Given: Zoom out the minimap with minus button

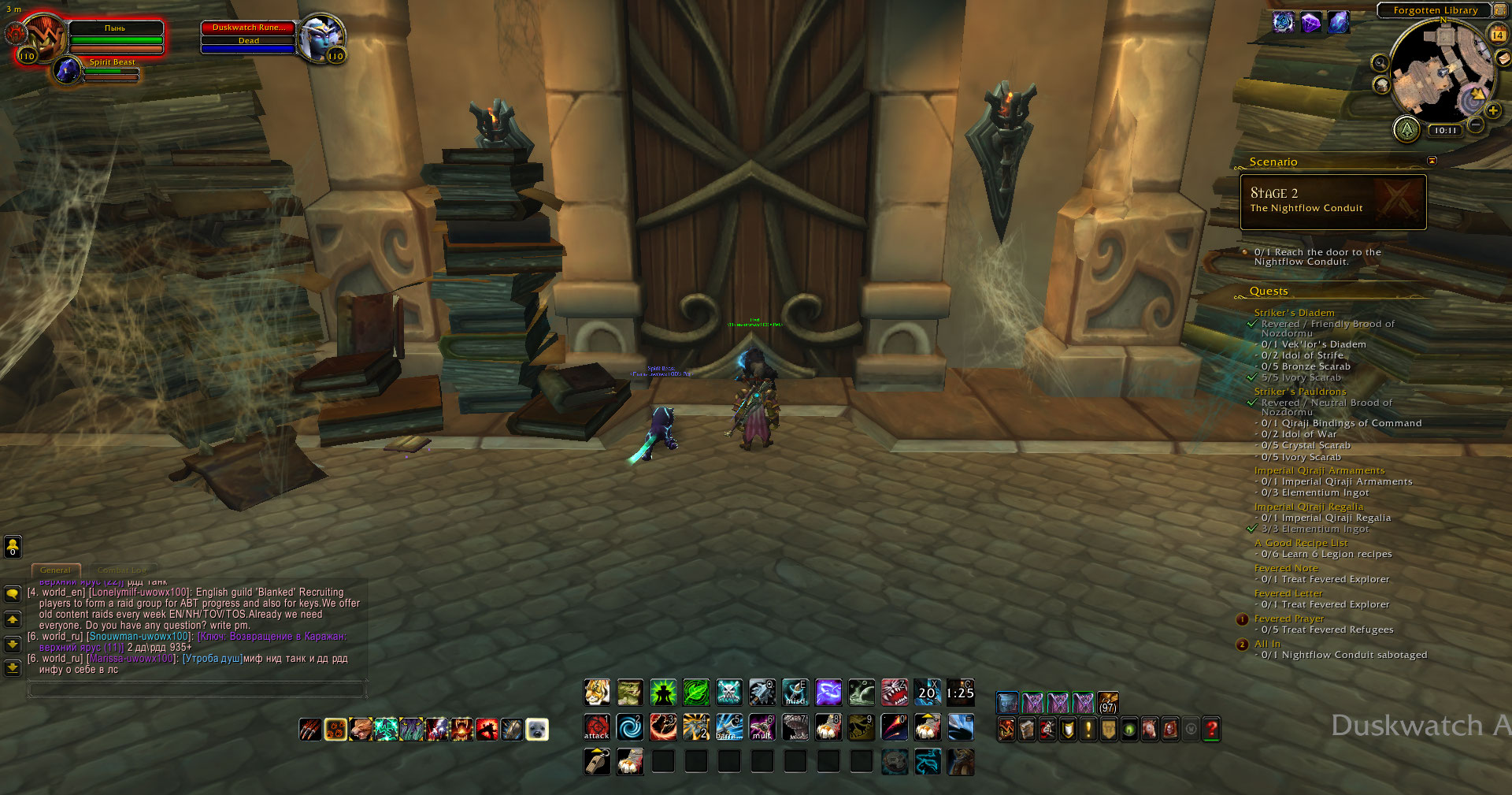Looking at the screenshot, I should coord(1476,124).
